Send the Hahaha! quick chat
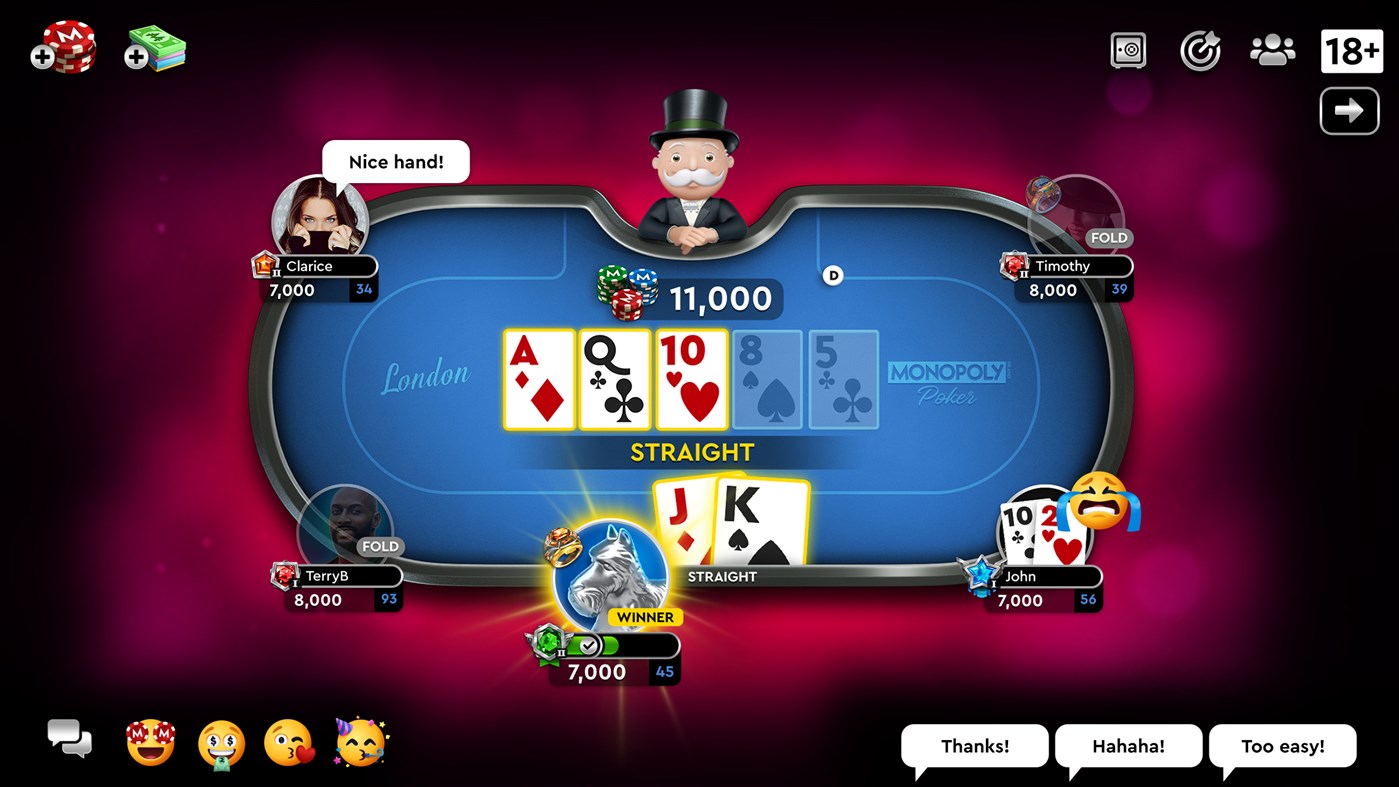This screenshot has width=1399, height=787. pos(1128,745)
